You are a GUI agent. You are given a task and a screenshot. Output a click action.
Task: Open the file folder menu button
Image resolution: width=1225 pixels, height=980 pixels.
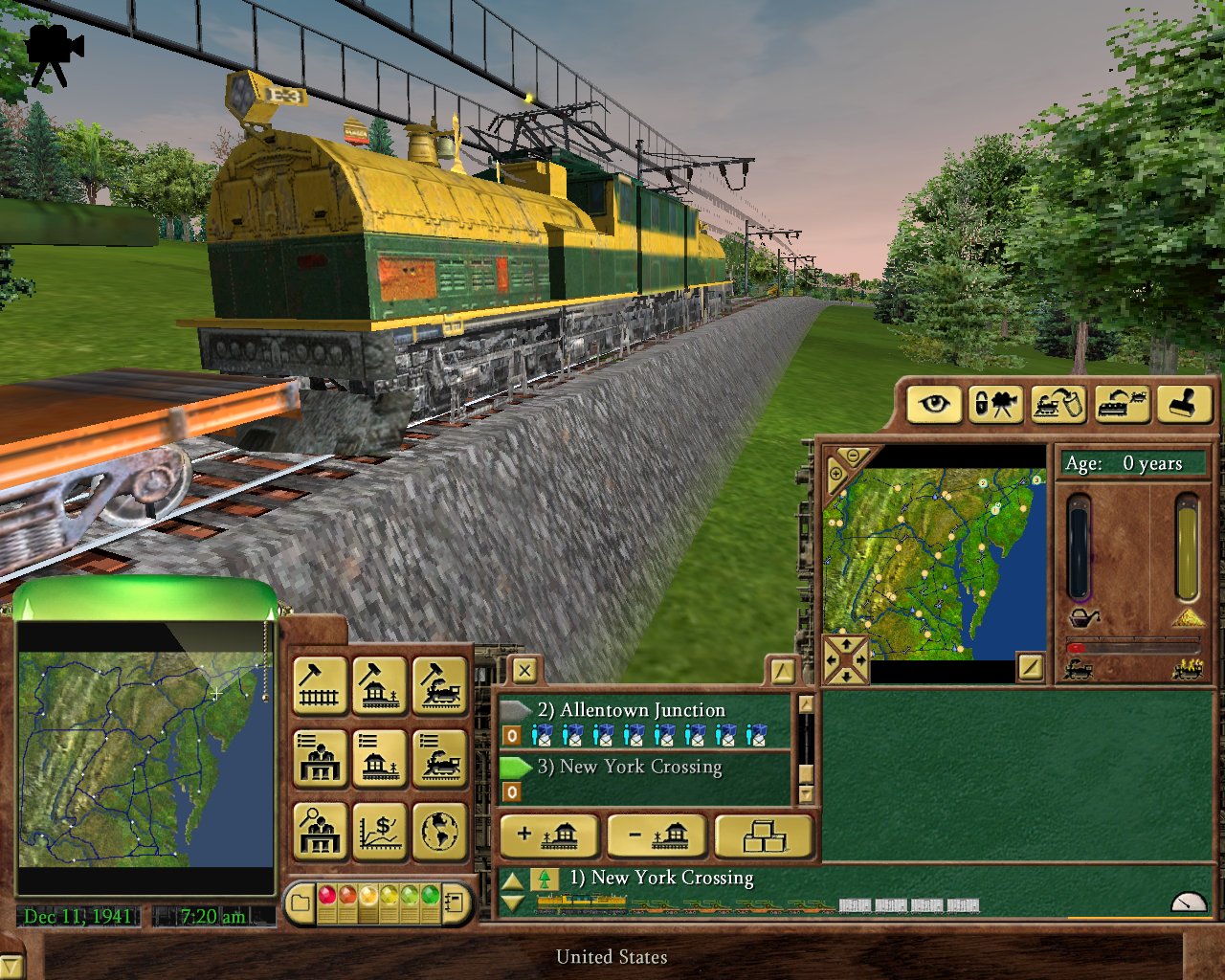coord(301,902)
